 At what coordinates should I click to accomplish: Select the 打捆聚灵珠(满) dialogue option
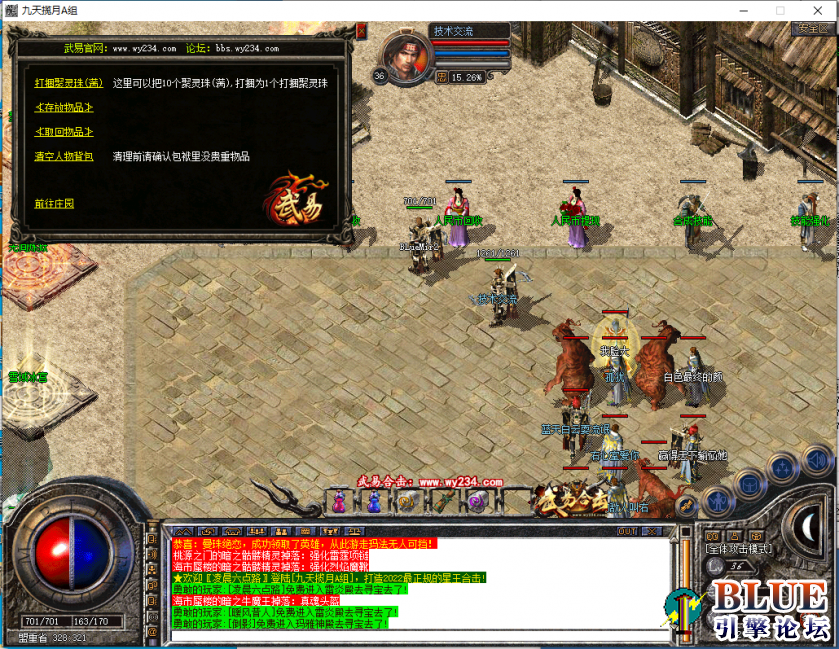(69, 83)
